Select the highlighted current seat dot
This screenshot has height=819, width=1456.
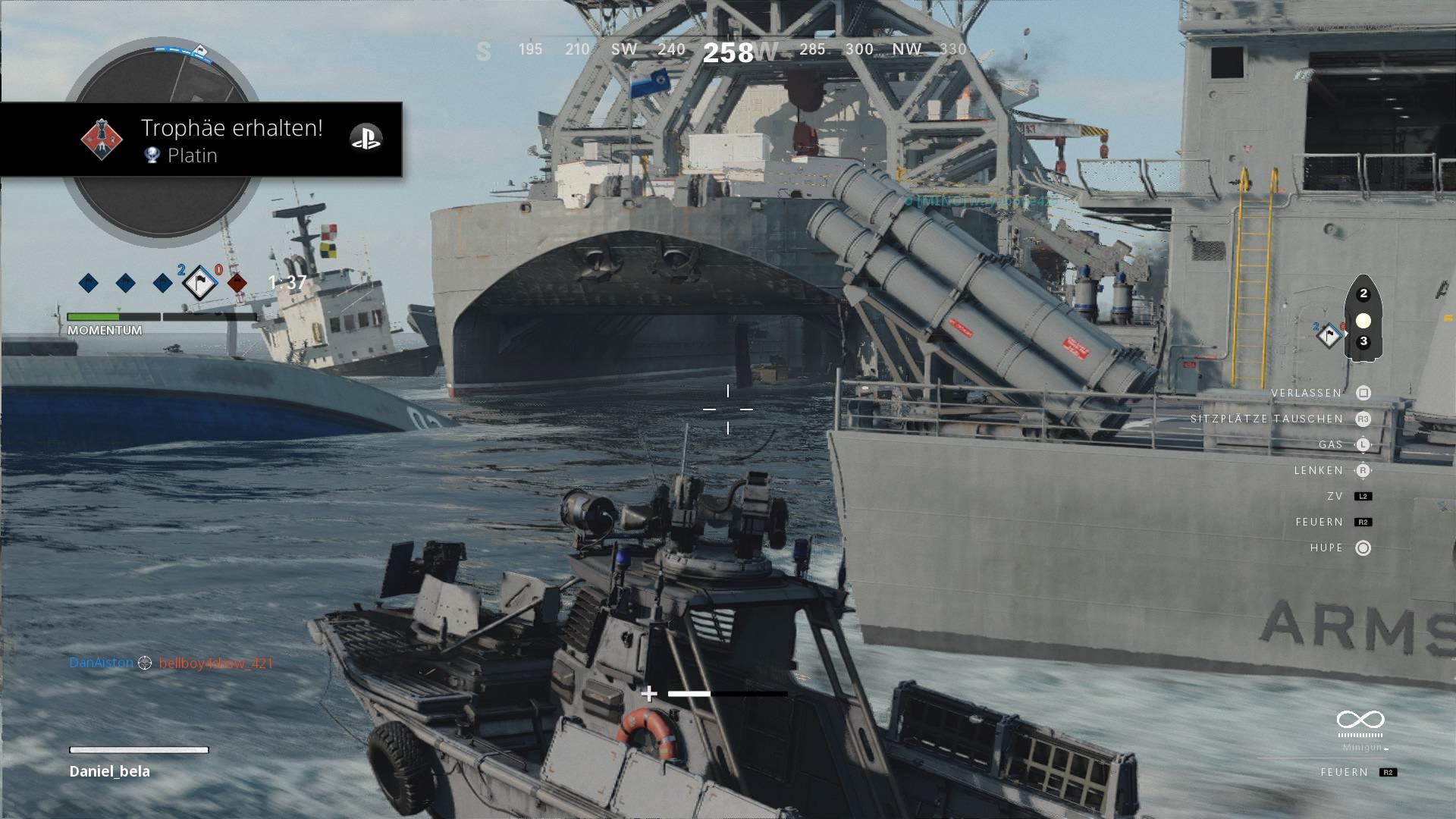1363,320
